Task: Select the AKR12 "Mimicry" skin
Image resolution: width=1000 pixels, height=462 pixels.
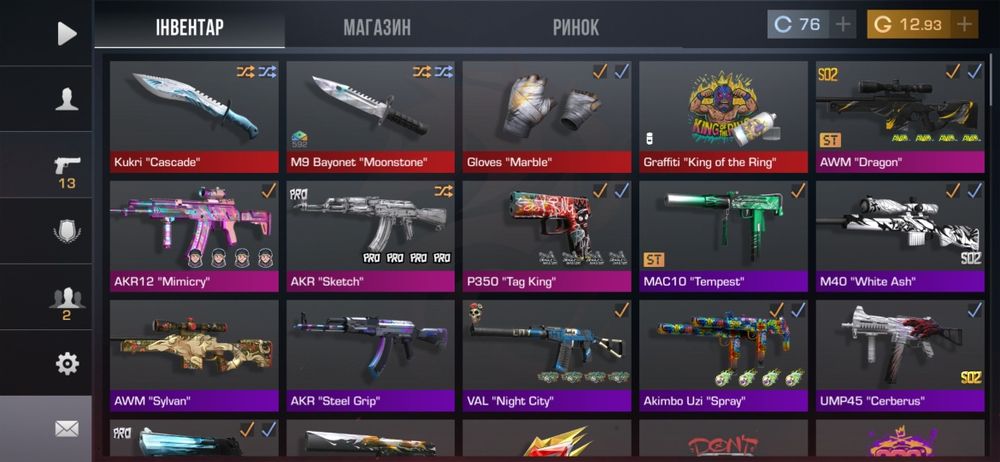Action: click(193, 235)
